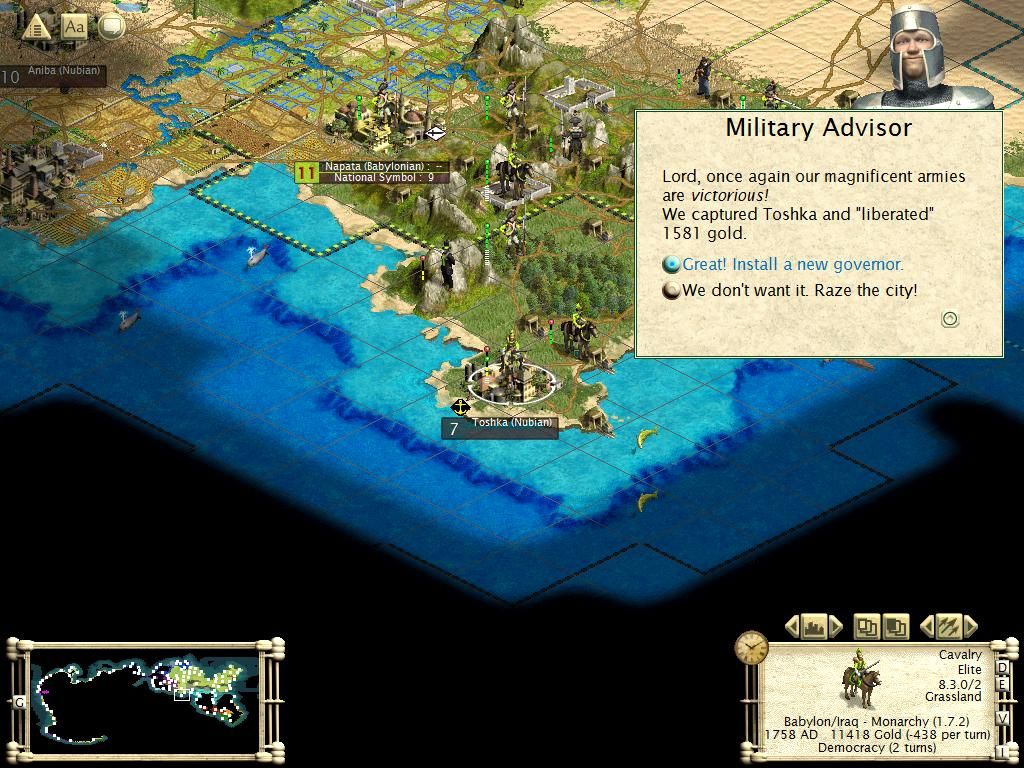Go to next city with right arrow

pos(836,627)
